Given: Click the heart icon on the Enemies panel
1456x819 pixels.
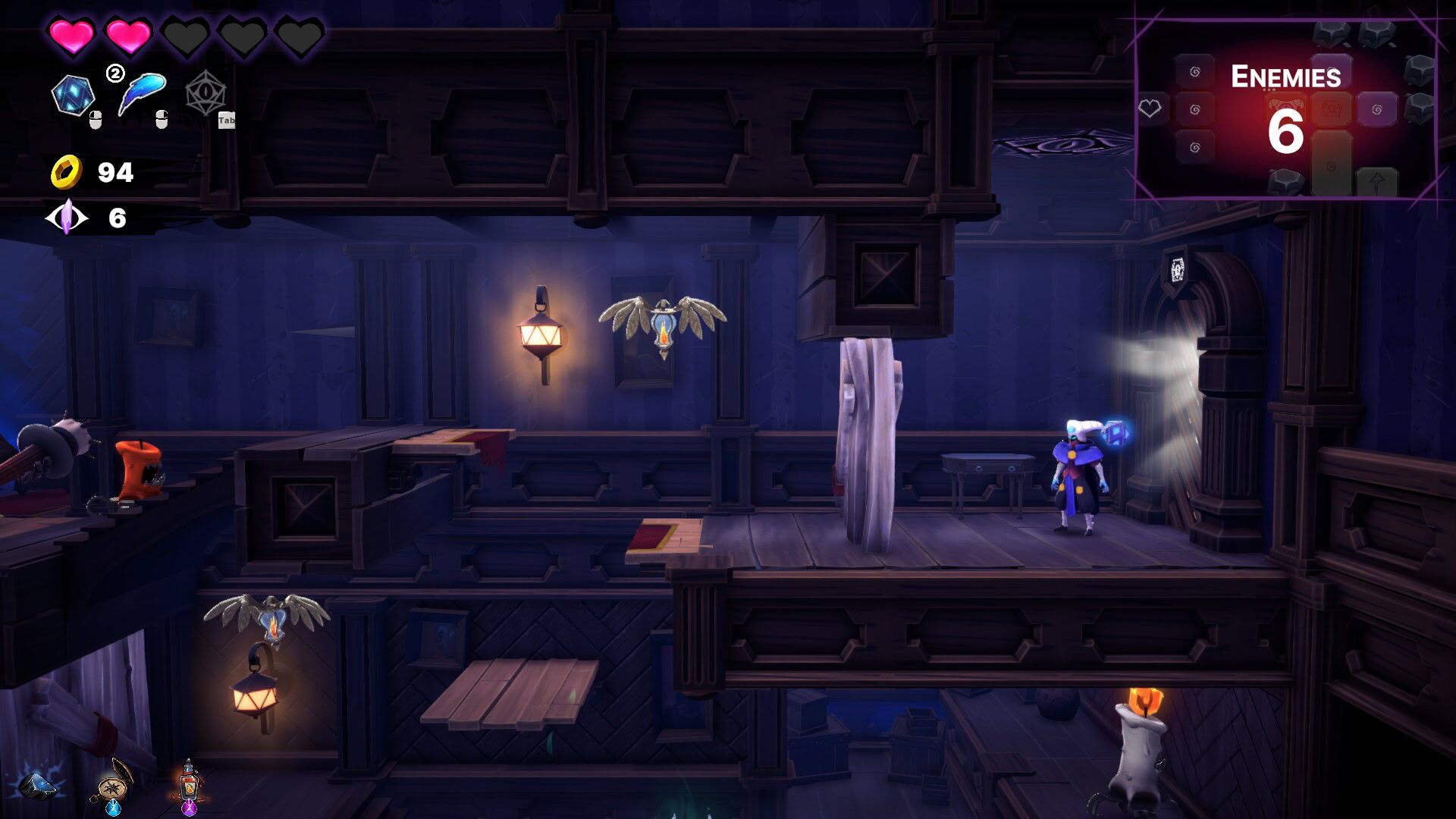Looking at the screenshot, I should tap(1151, 107).
